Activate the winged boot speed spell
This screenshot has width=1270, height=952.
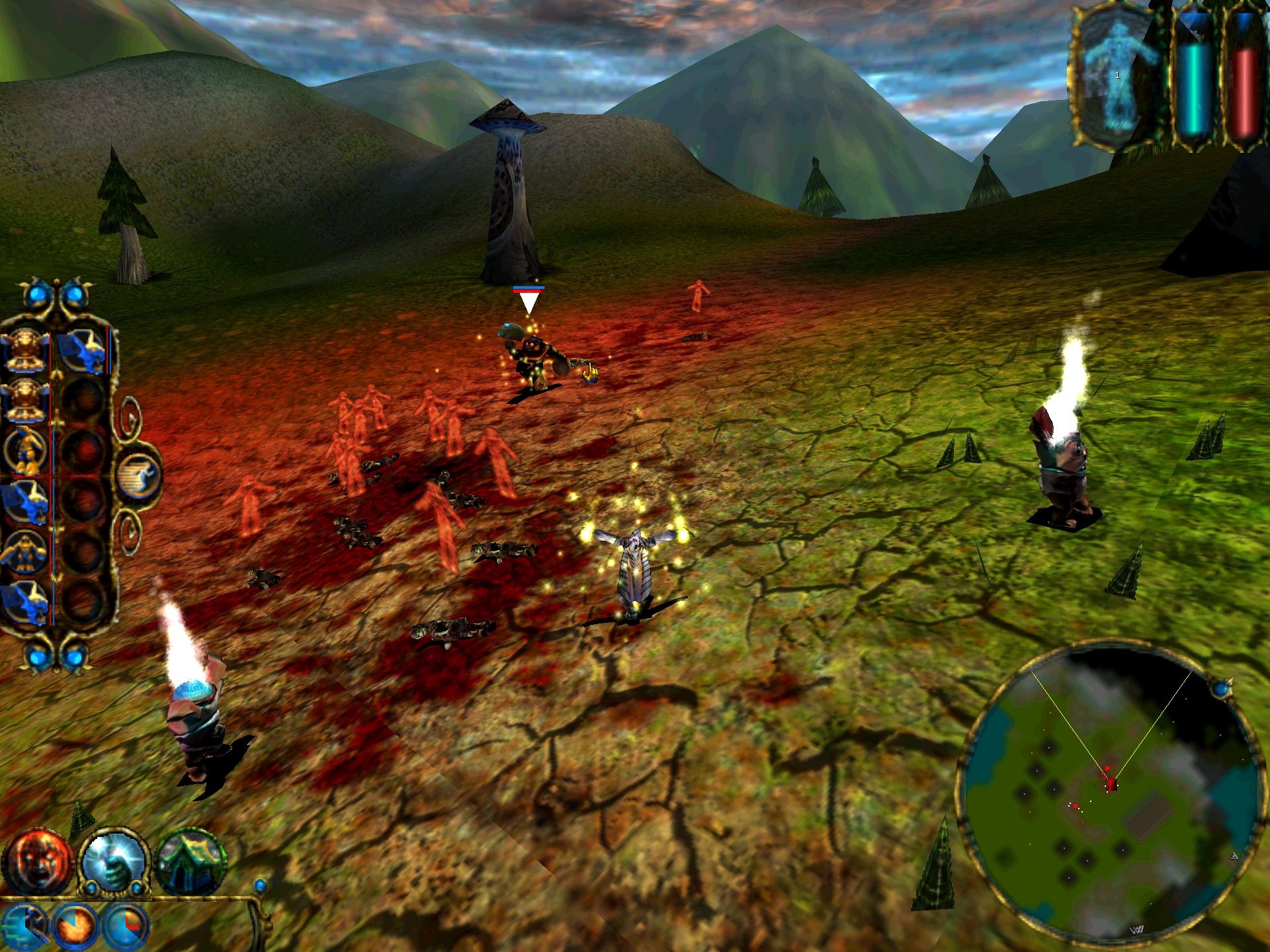24,926
